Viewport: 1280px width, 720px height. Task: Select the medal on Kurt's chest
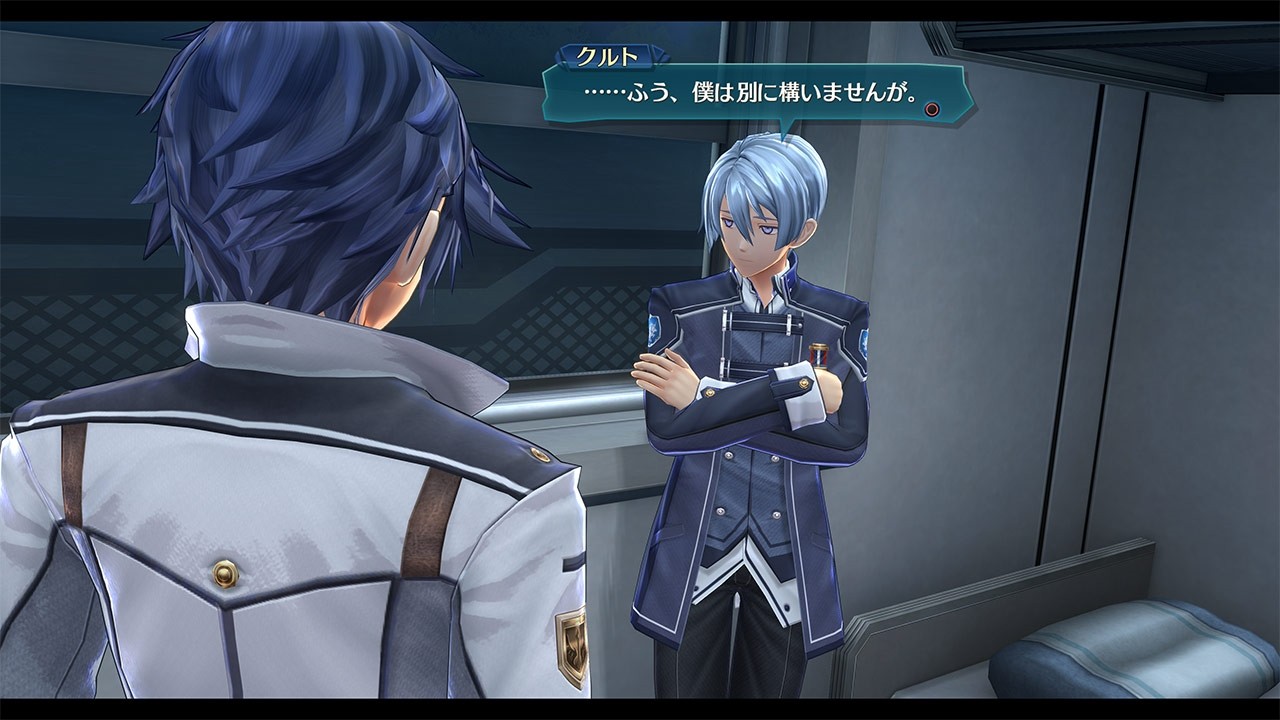coord(819,353)
